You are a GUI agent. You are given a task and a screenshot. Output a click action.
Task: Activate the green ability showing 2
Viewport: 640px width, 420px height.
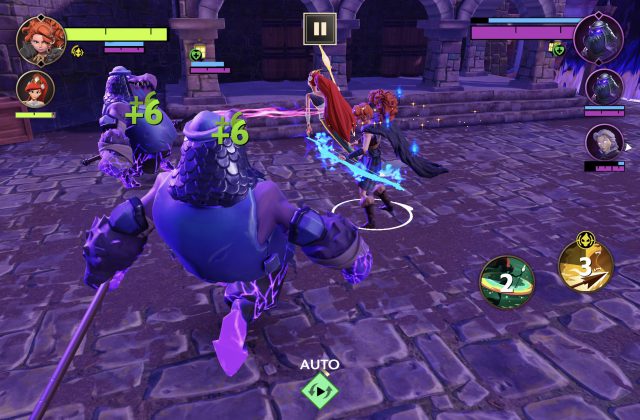(x=506, y=282)
